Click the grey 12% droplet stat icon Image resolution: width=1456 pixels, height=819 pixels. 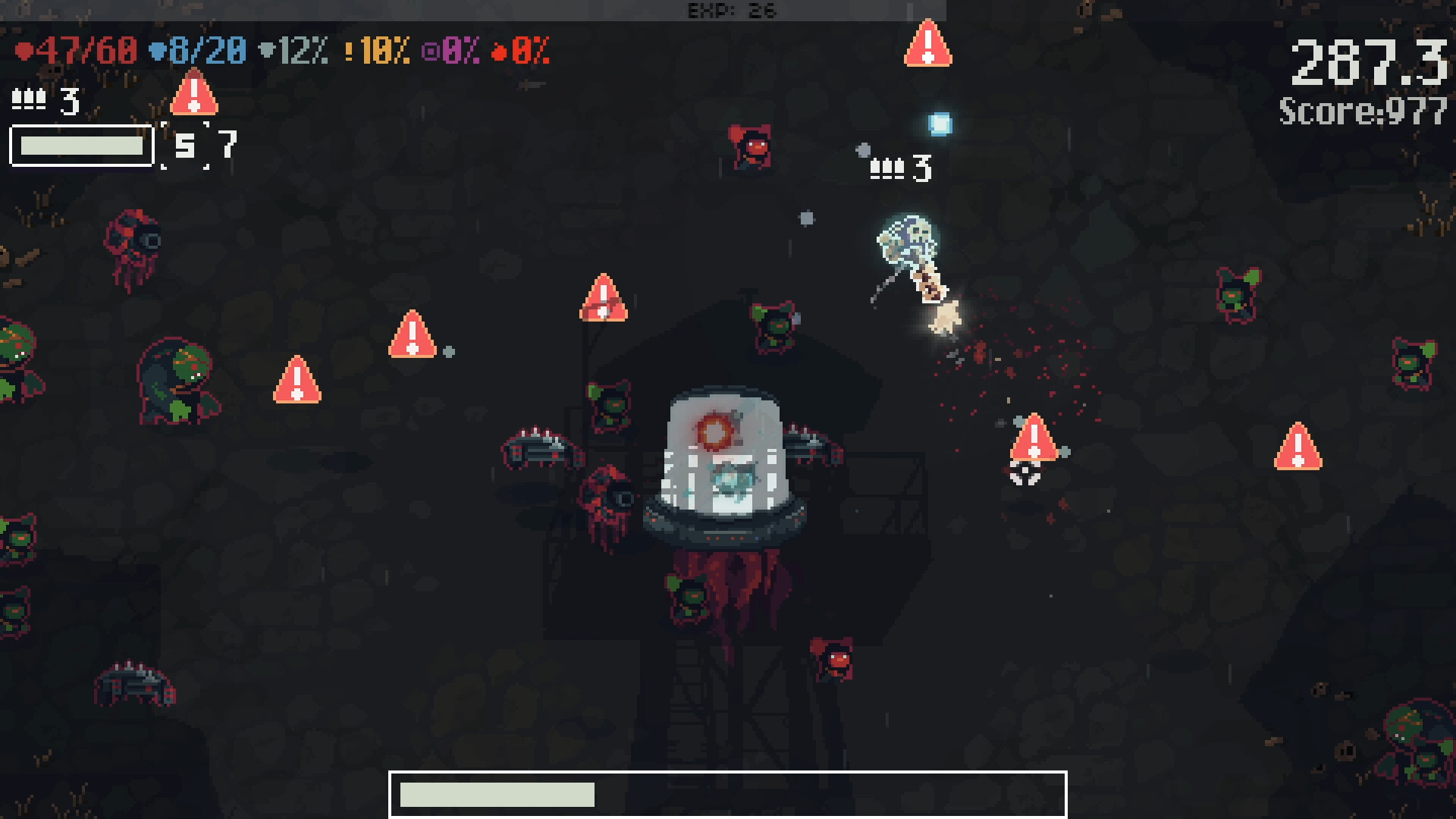coord(265,52)
